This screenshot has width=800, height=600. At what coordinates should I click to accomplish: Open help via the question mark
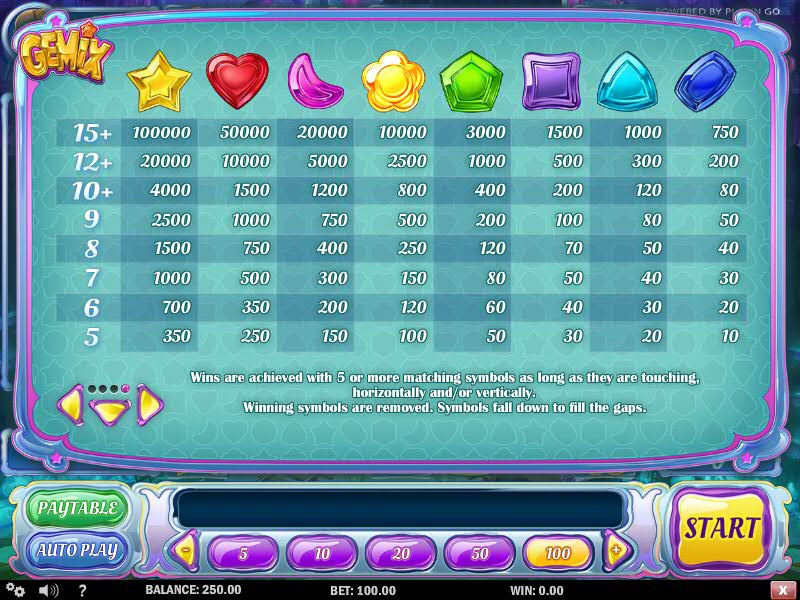(82, 590)
